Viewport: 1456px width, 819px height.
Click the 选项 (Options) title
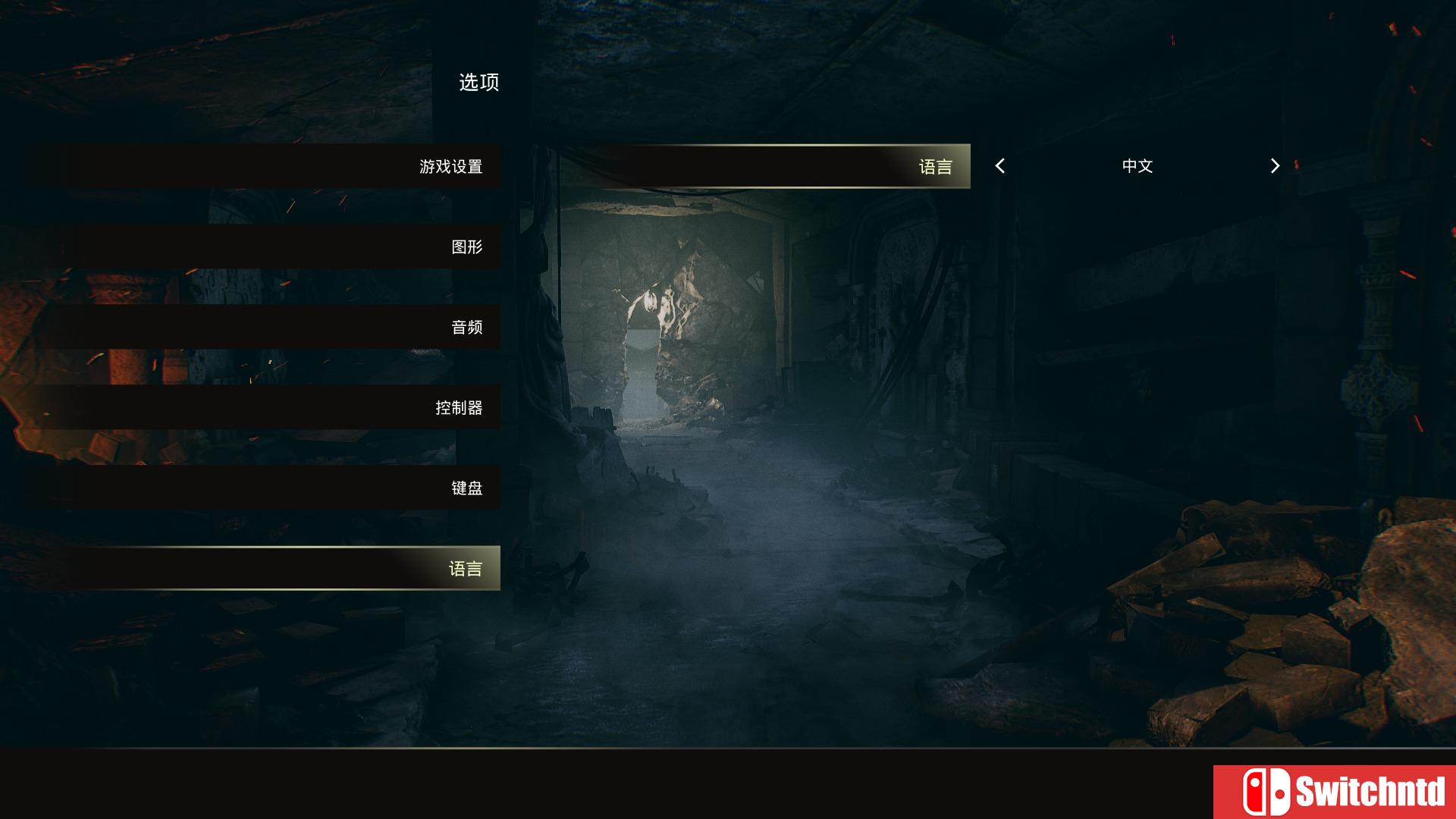(479, 83)
